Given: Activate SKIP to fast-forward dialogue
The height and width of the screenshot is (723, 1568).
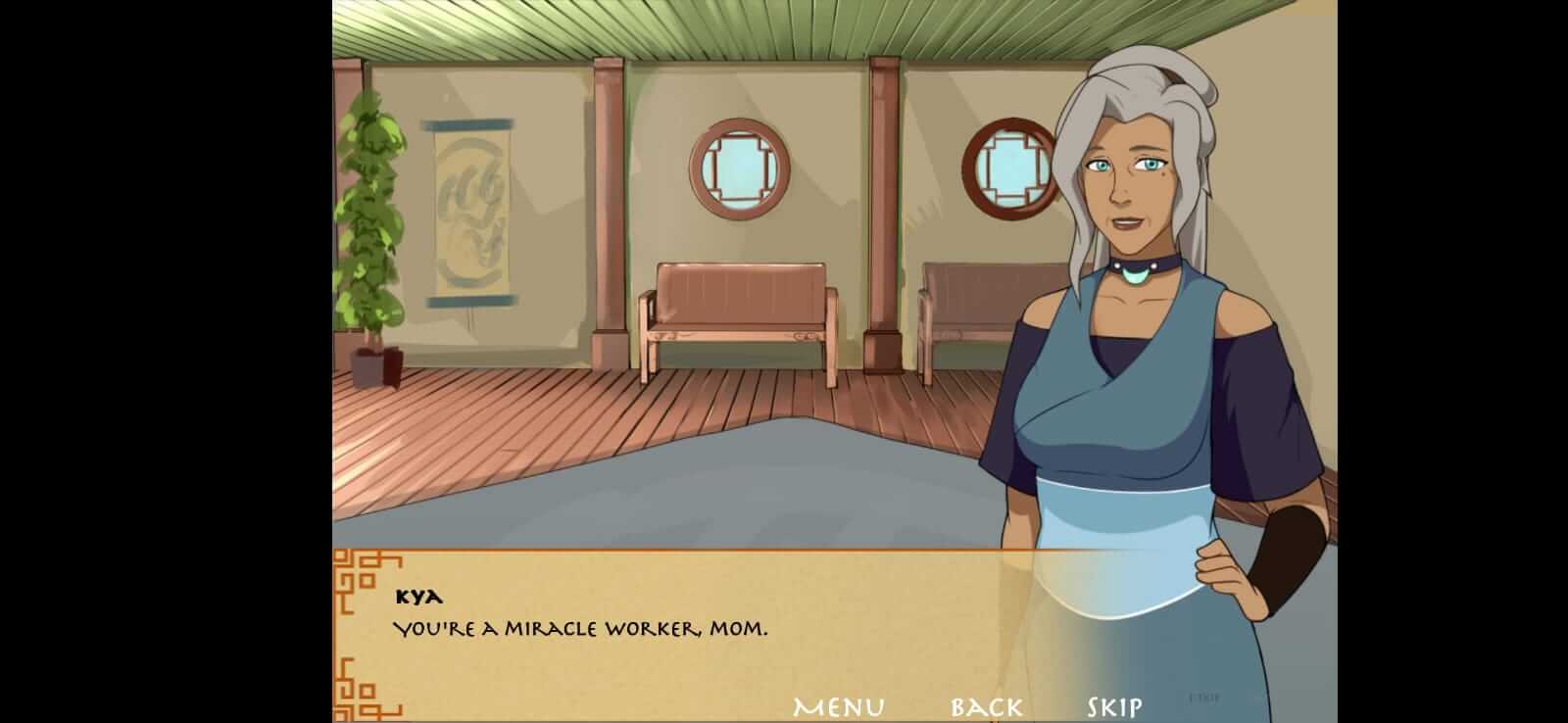Looking at the screenshot, I should (1114, 703).
